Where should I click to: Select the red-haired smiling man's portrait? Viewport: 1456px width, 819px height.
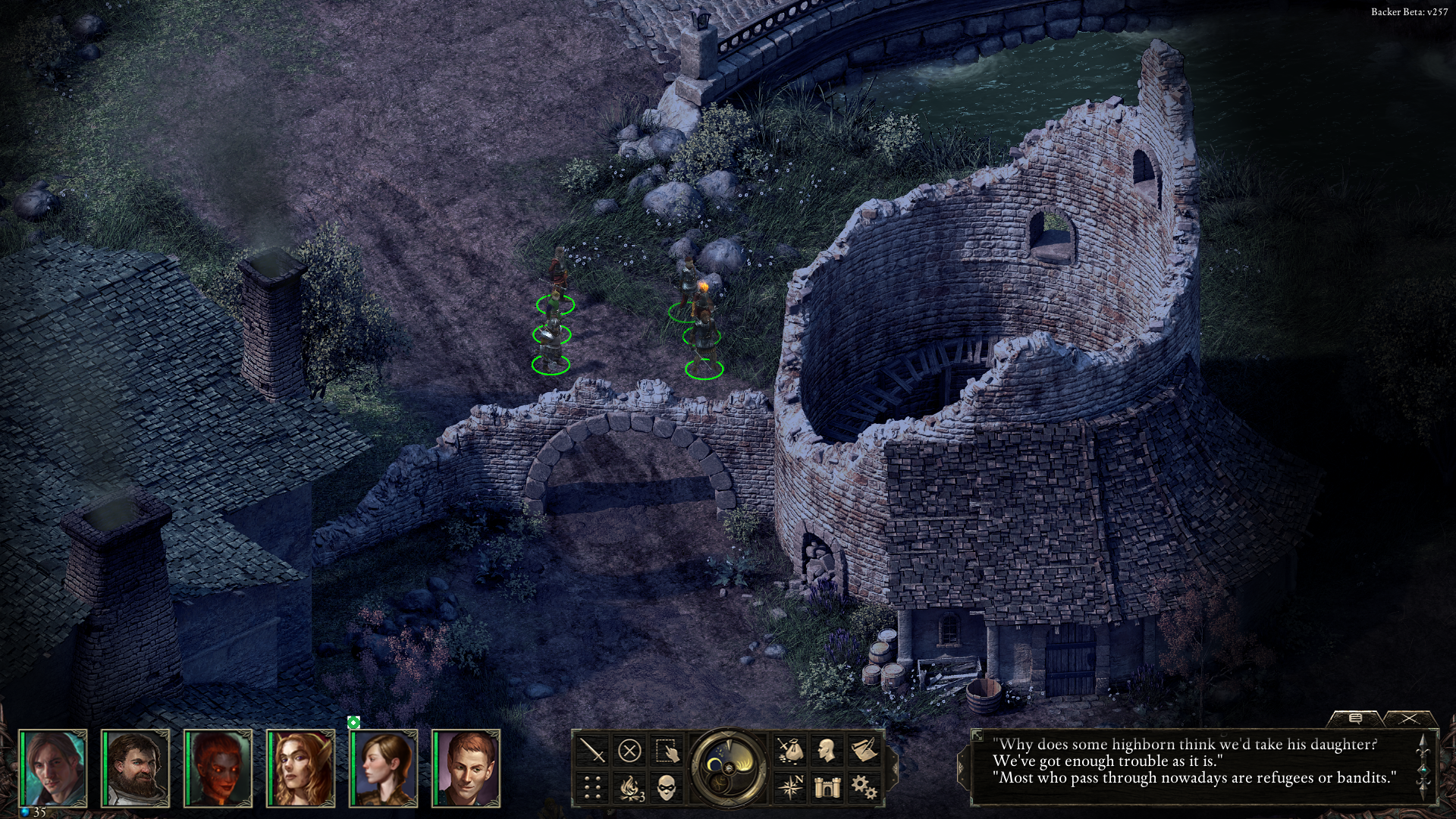466,768
